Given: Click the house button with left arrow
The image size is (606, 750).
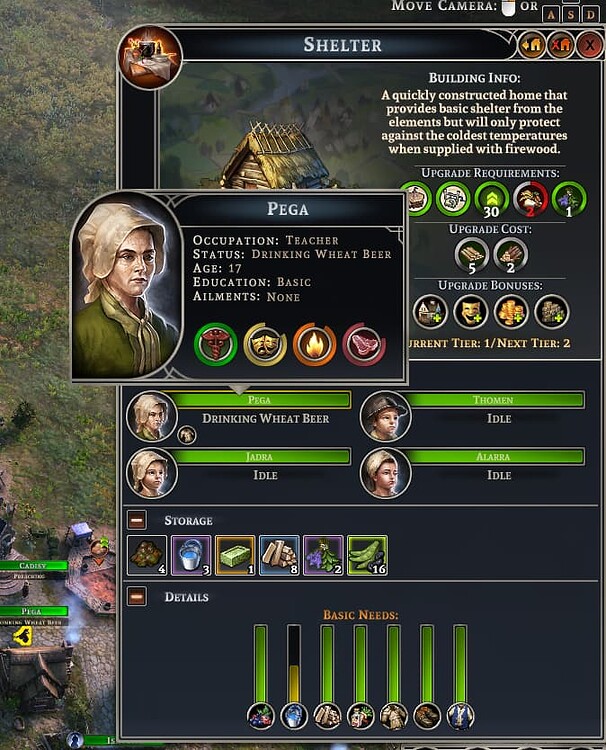Looking at the screenshot, I should pyautogui.click(x=531, y=44).
